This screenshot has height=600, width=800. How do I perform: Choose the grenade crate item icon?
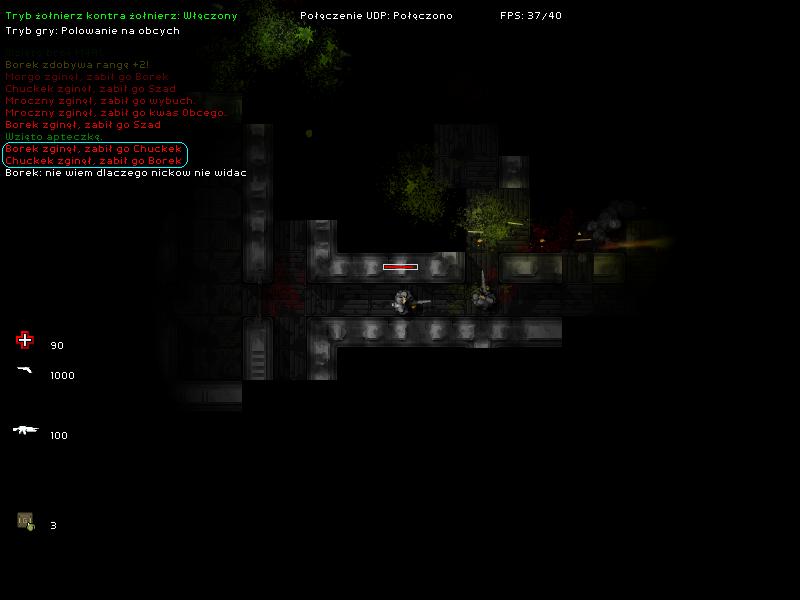tap(25, 521)
